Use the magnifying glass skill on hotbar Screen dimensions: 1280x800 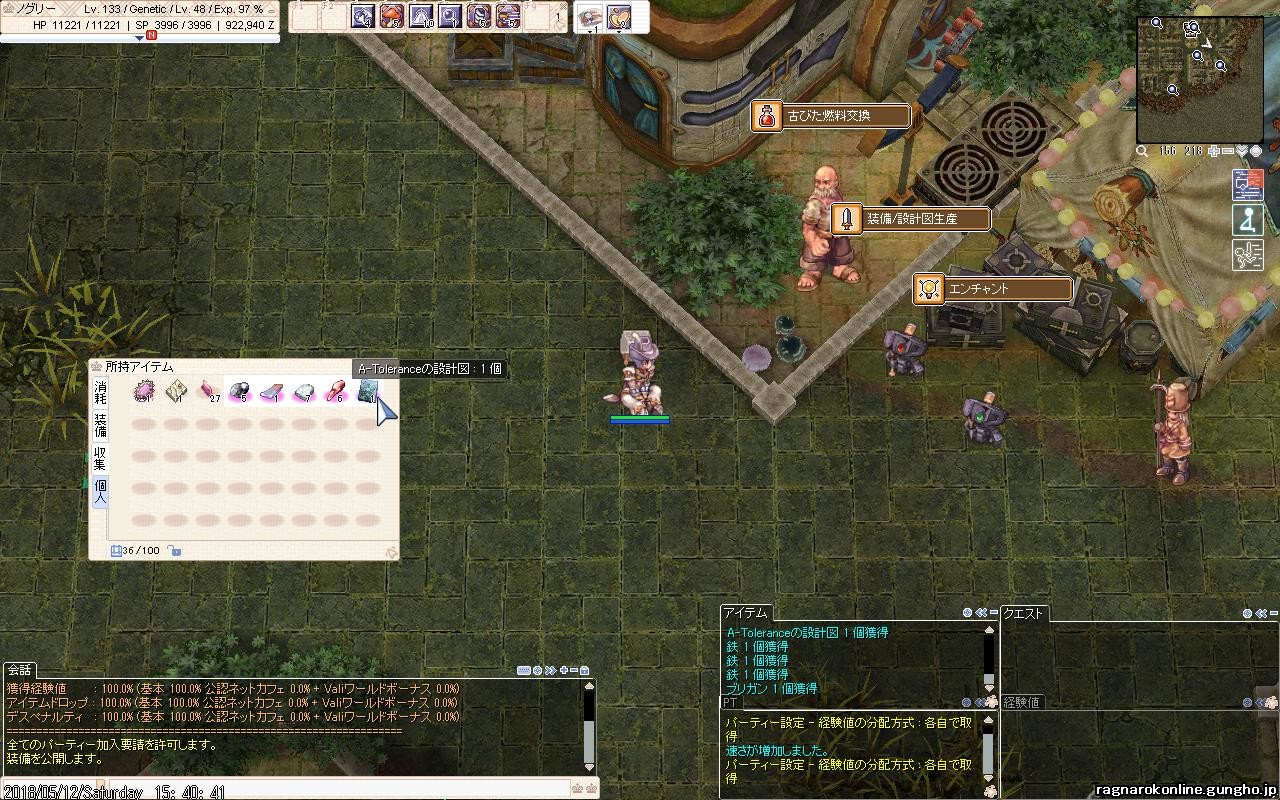pos(450,16)
